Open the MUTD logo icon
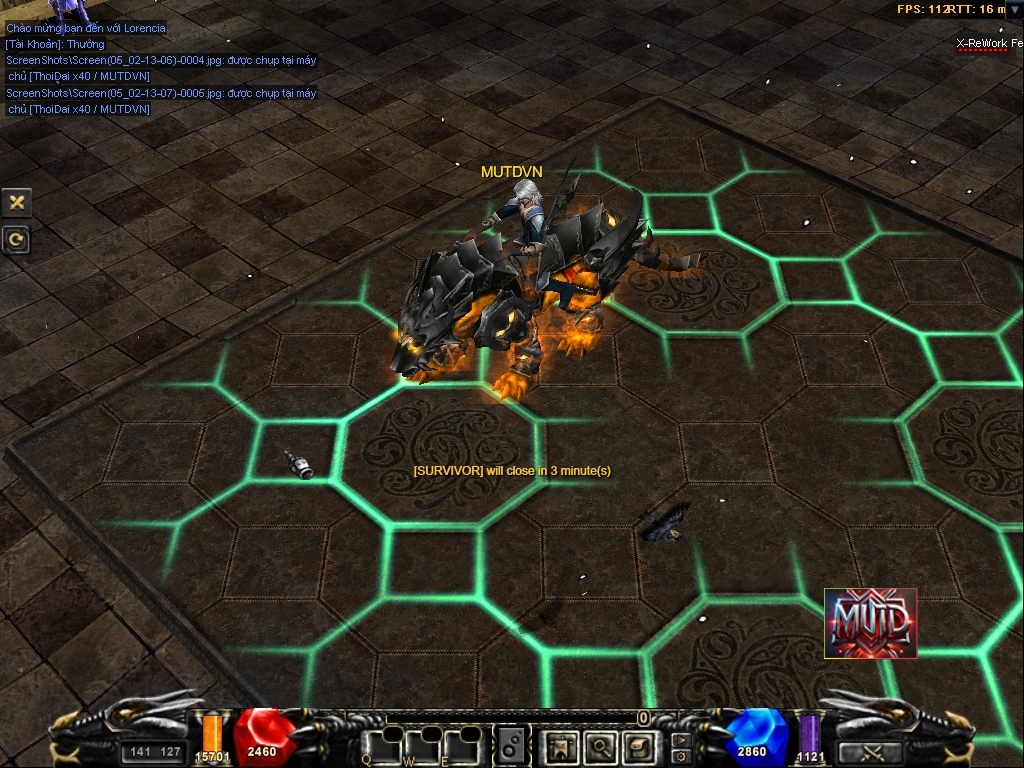The image size is (1024, 768). pyautogui.click(x=870, y=623)
